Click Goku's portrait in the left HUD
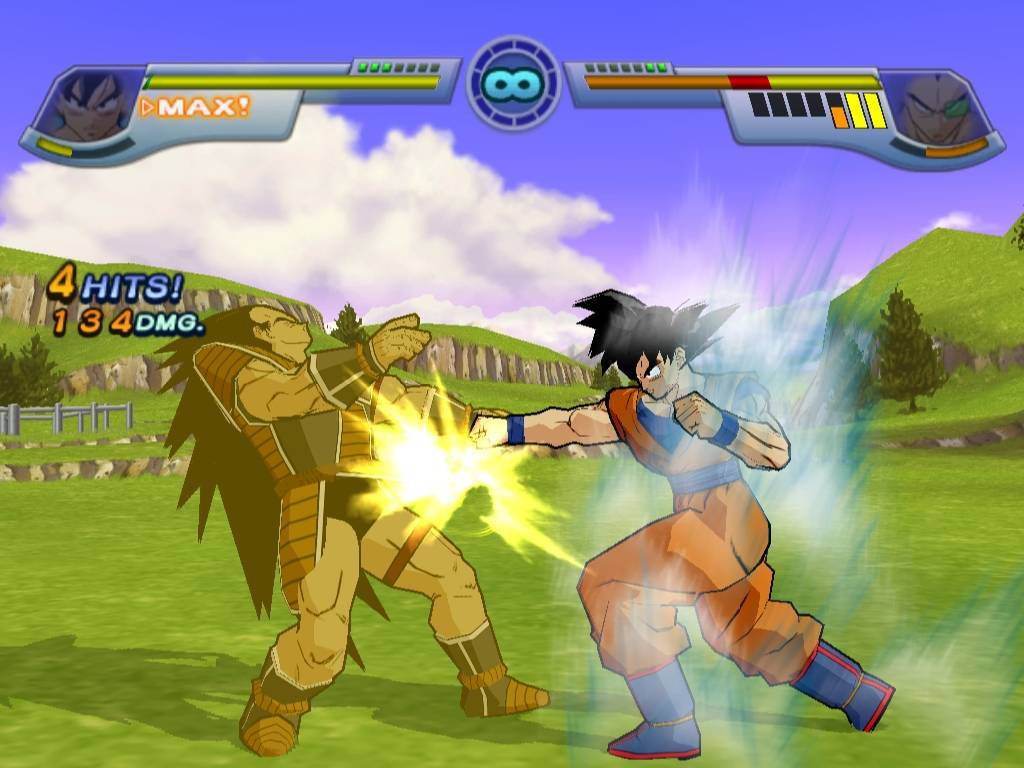The image size is (1024, 768). click(88, 105)
